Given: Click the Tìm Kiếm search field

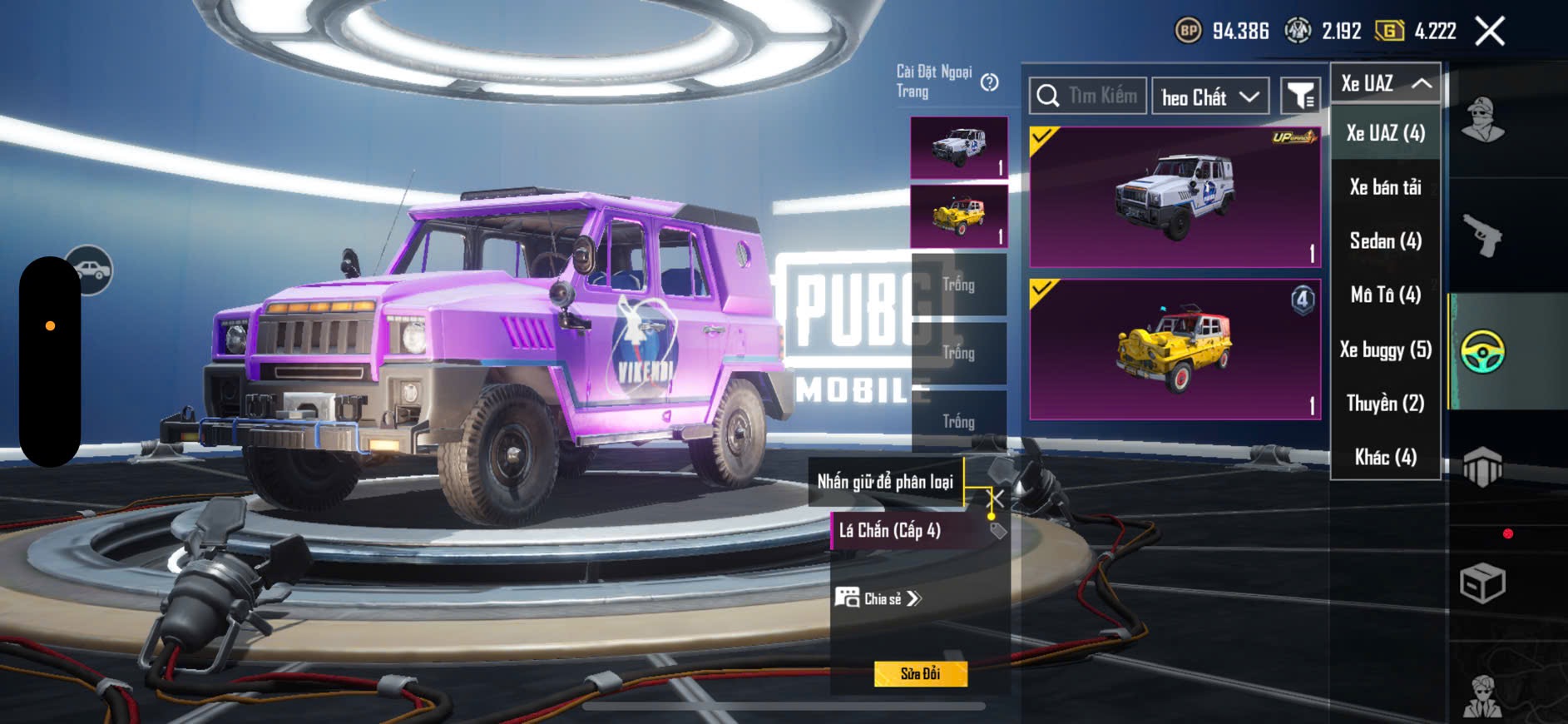Looking at the screenshot, I should pos(1088,97).
